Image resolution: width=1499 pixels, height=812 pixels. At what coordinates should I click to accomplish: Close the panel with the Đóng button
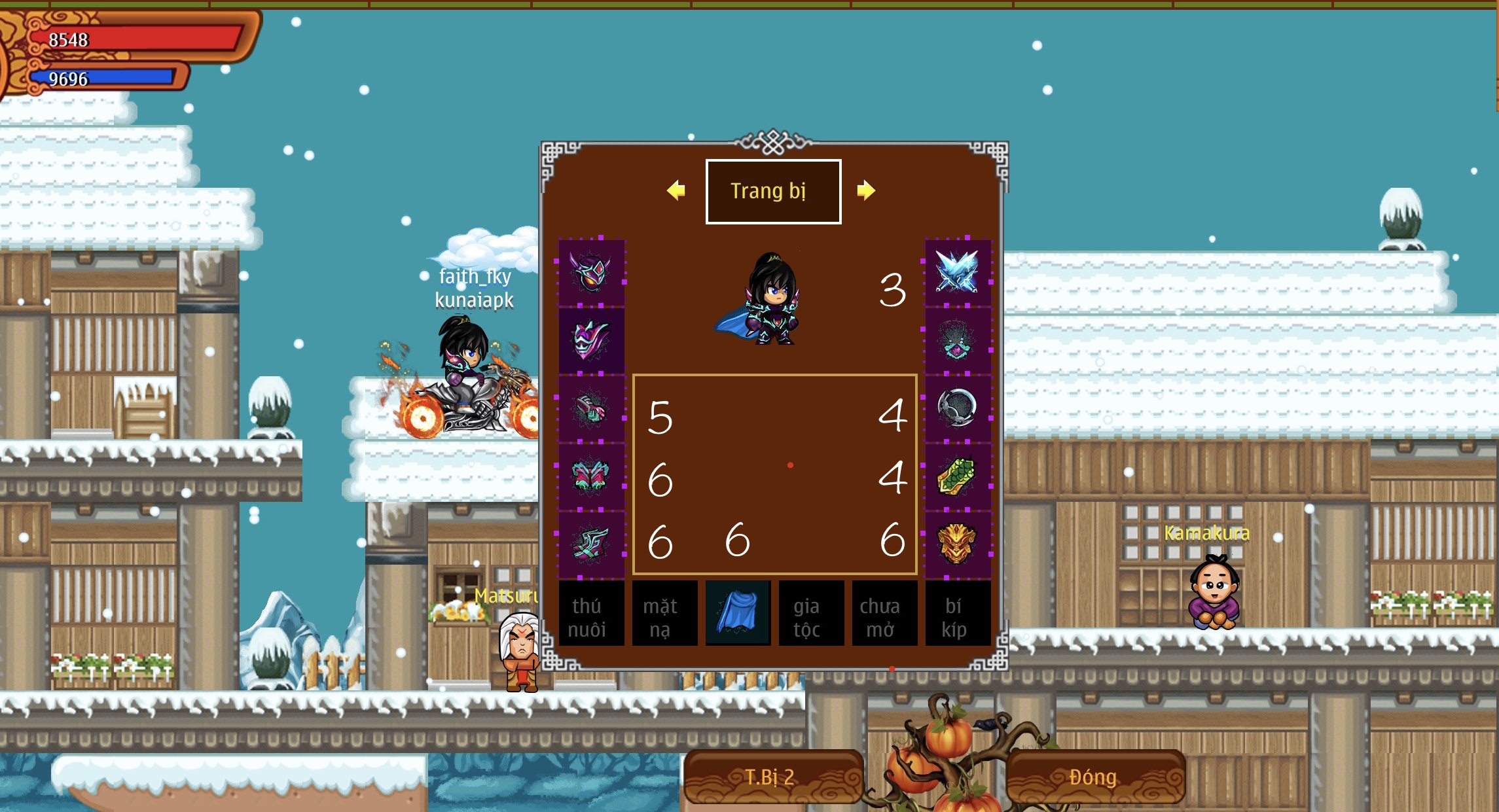(1094, 777)
